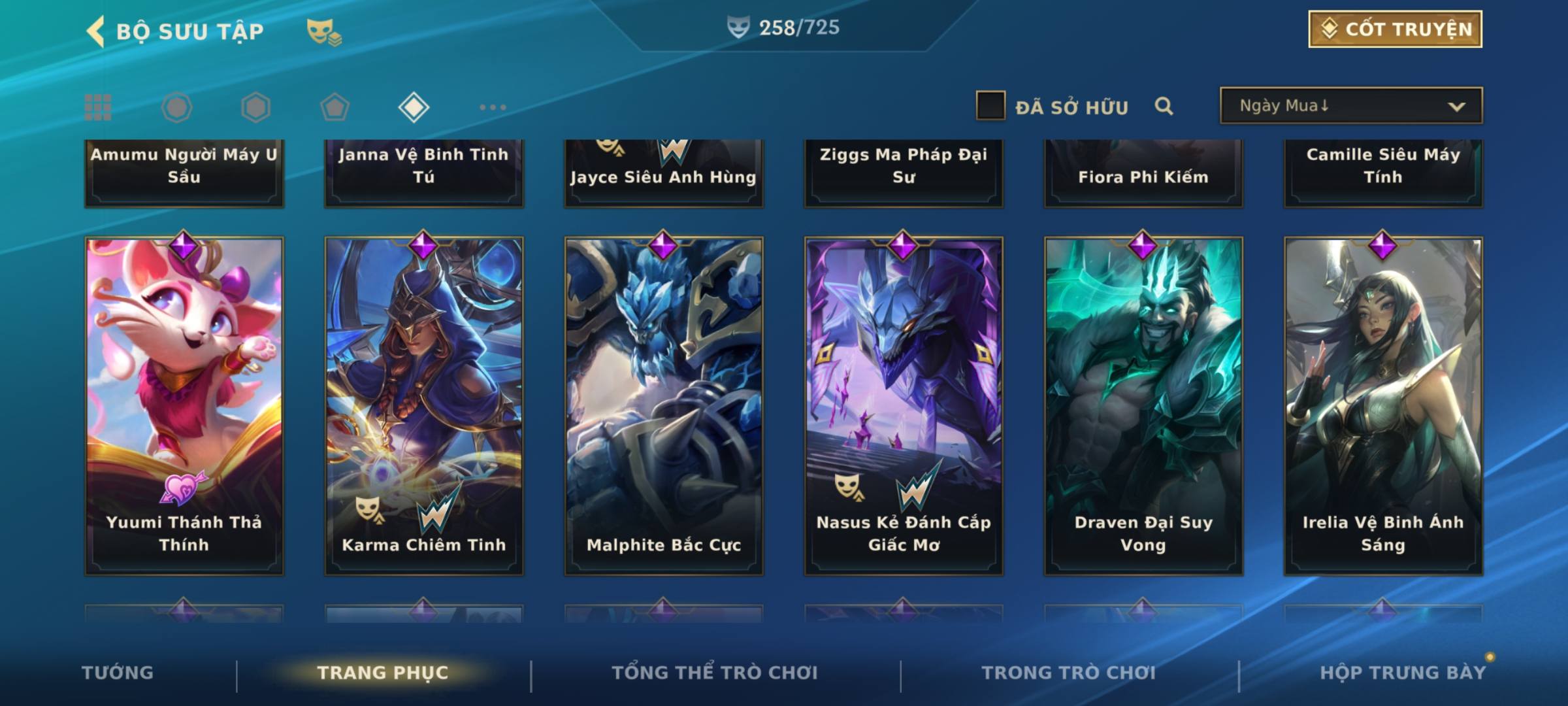Choose the diamond rarity filter
The width and height of the screenshot is (1568, 706).
coord(414,107)
